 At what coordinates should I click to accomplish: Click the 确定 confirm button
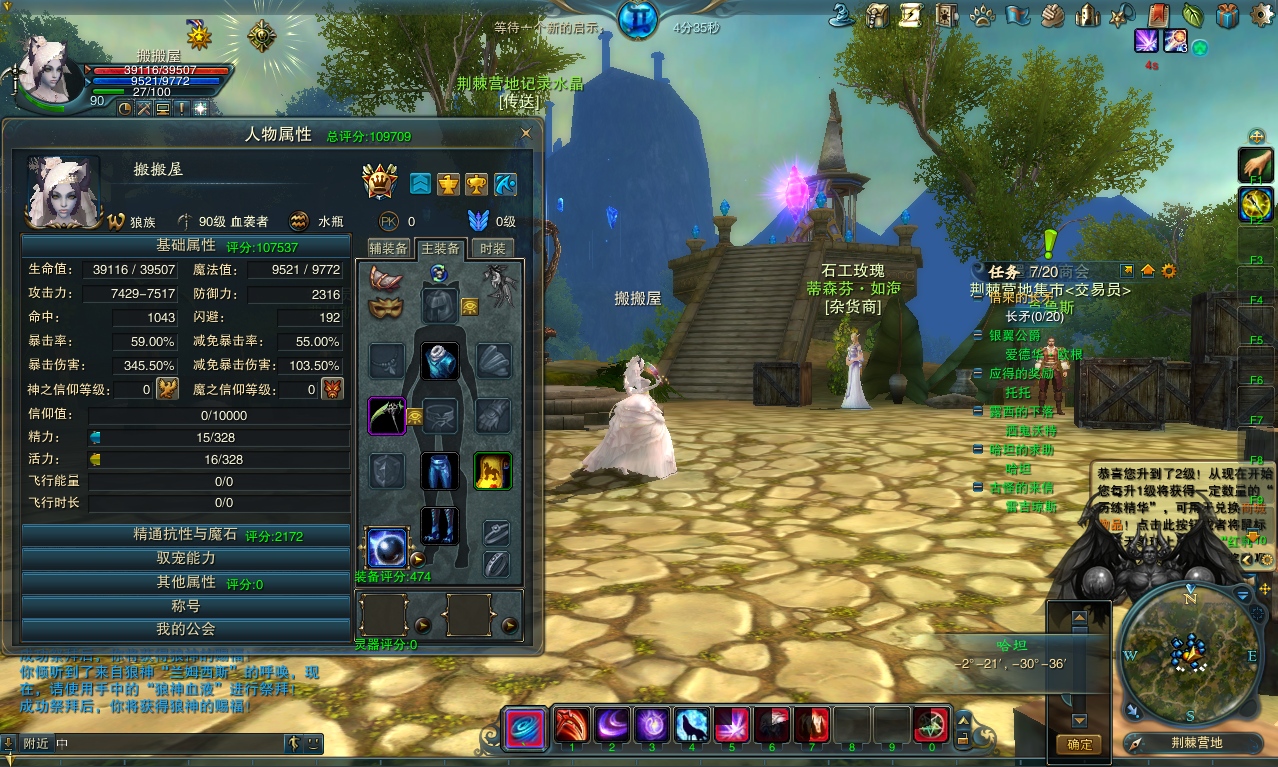point(1079,744)
